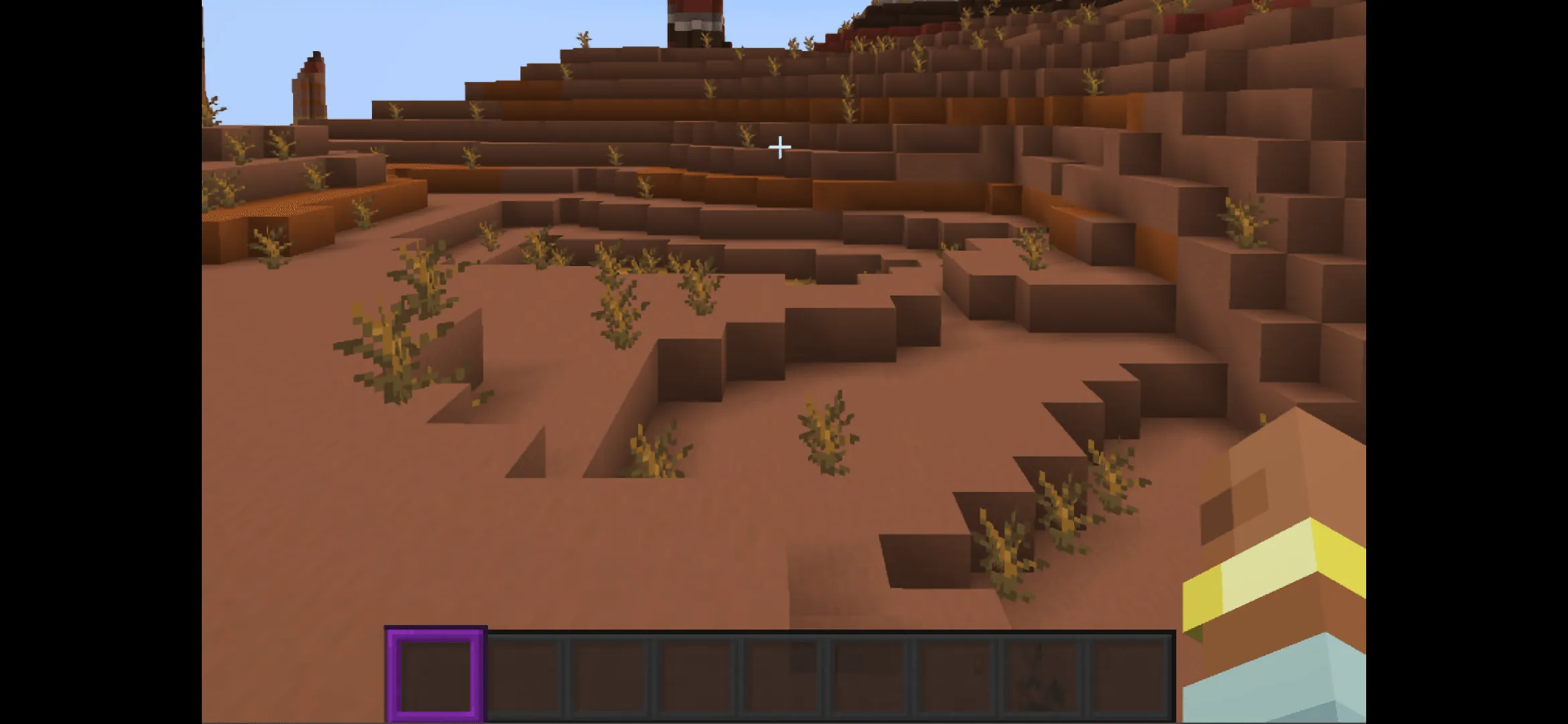Click the purple-highlighted selected slot
The height and width of the screenshot is (724, 1568).
(434, 674)
